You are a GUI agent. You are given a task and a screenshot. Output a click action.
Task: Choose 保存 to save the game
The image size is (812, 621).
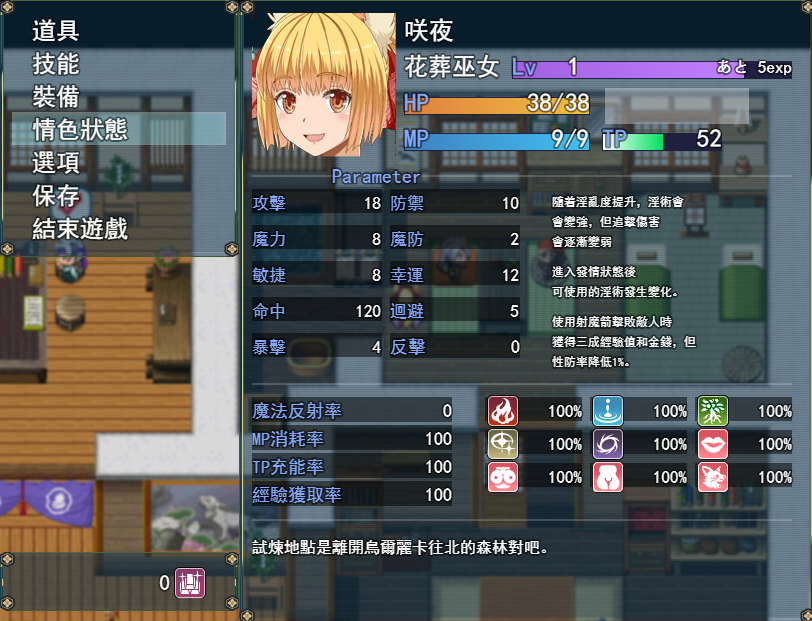click(56, 196)
